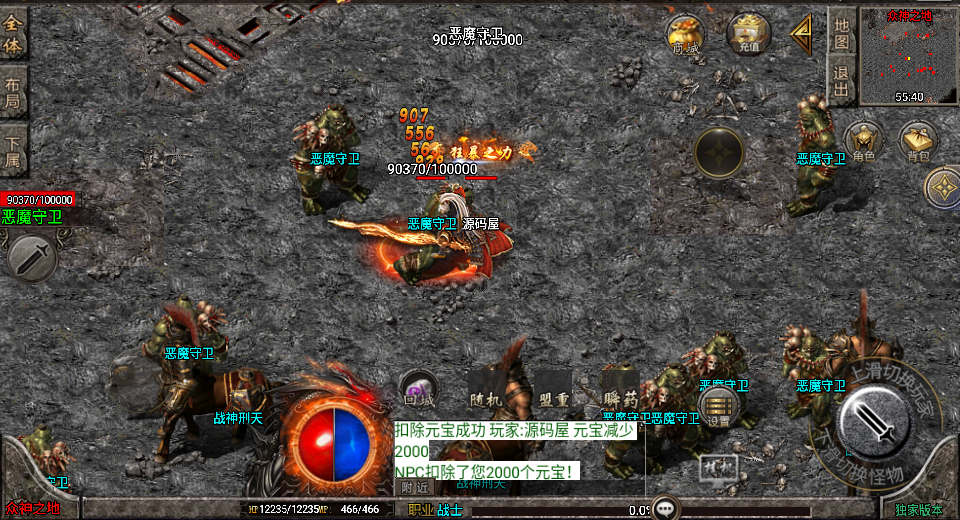Tap the sword icon under the target frame

[x=31, y=257]
